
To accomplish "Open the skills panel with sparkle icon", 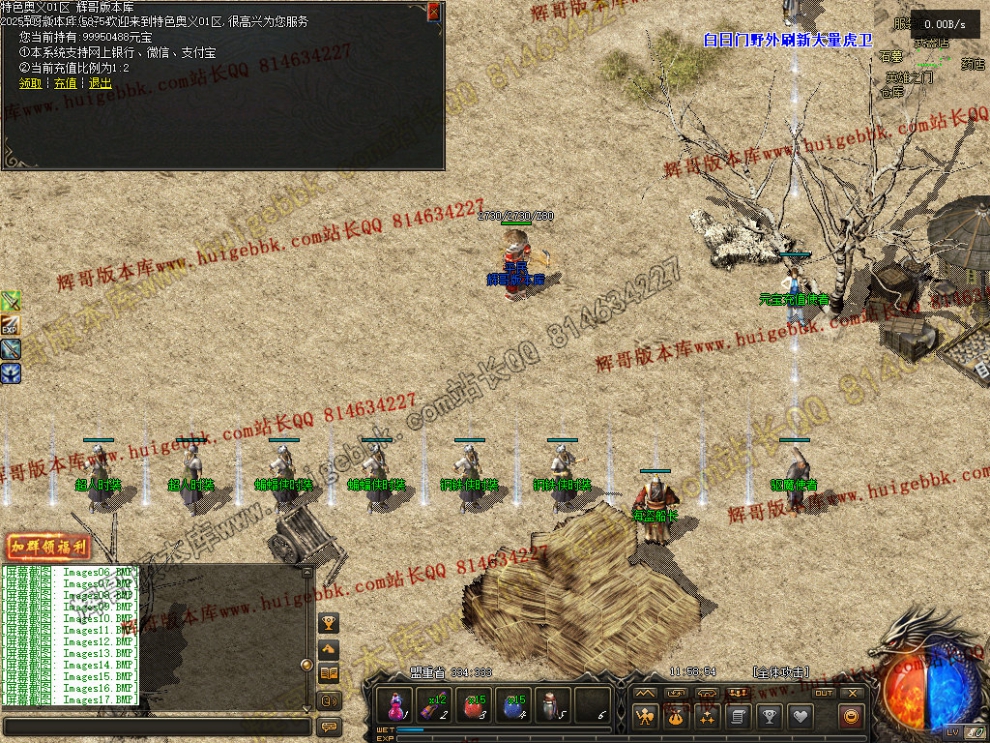I will point(707,716).
